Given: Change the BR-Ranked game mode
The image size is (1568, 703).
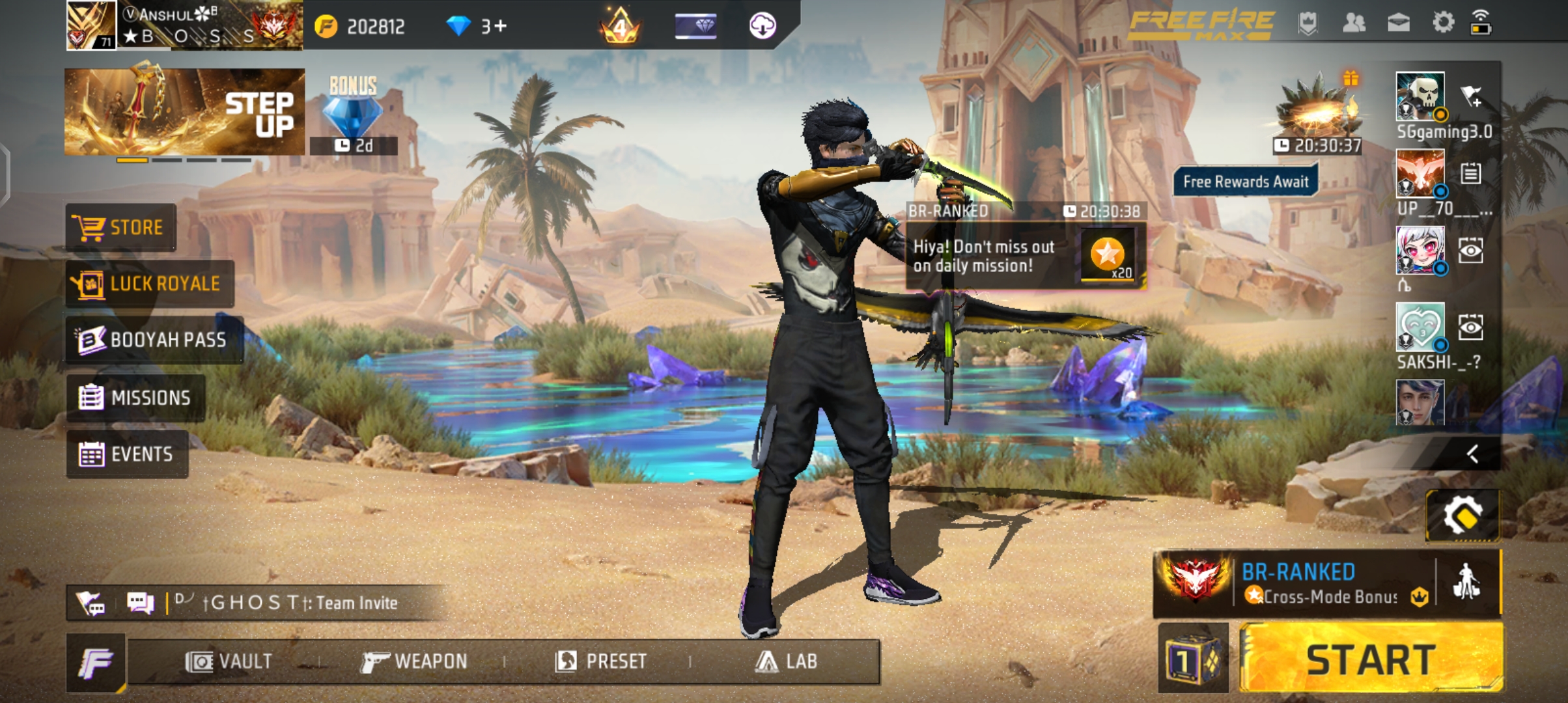Looking at the screenshot, I should pos(1296,583).
